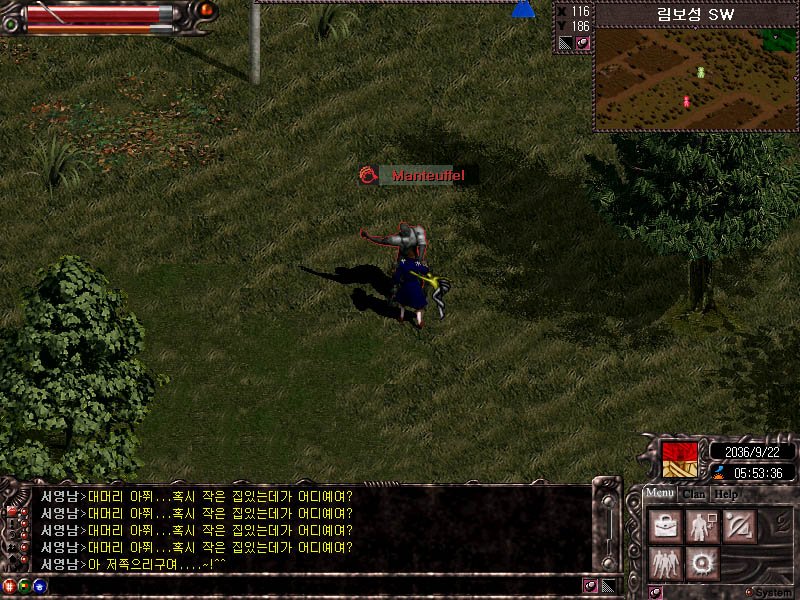
Task: Activate the spiked ring magic icon
Action: click(x=701, y=563)
